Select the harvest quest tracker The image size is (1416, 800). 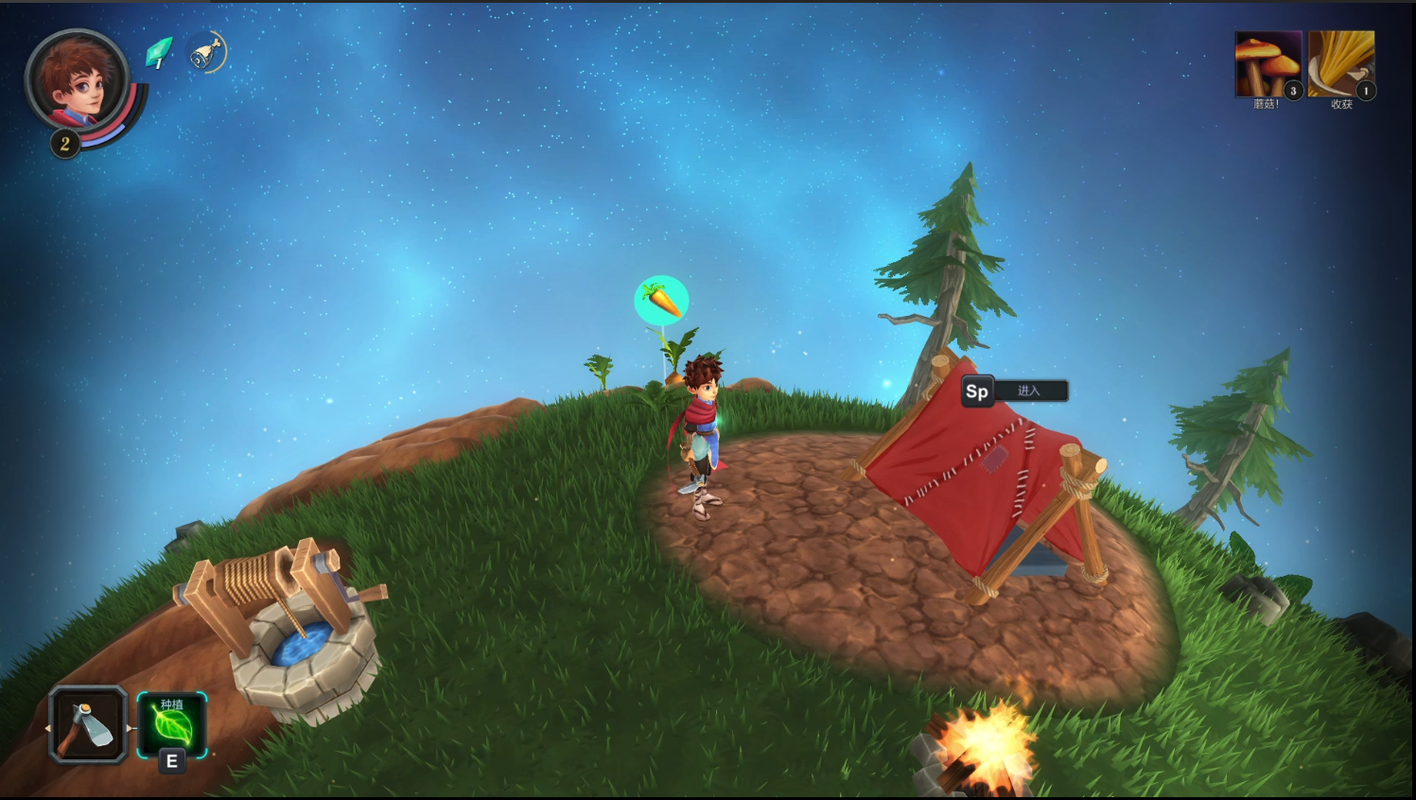[x=1341, y=64]
